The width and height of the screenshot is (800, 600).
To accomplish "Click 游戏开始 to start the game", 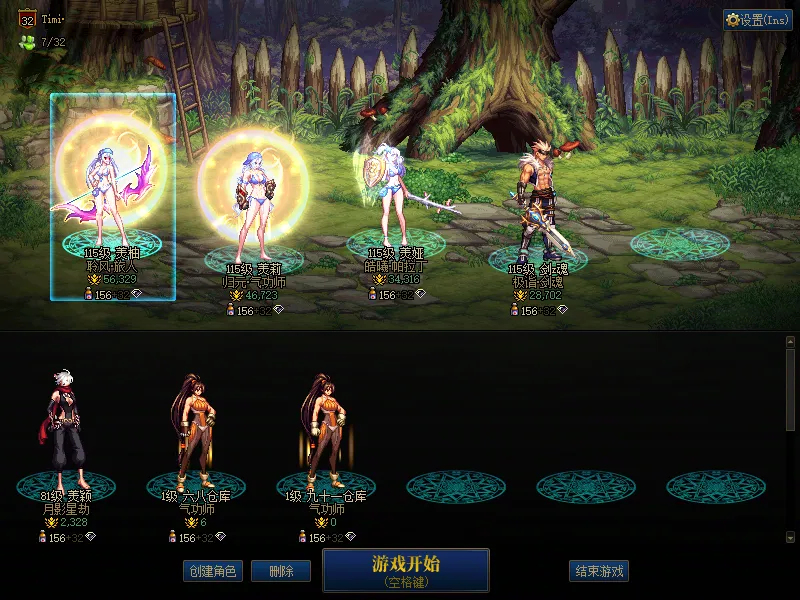I will pos(406,569).
